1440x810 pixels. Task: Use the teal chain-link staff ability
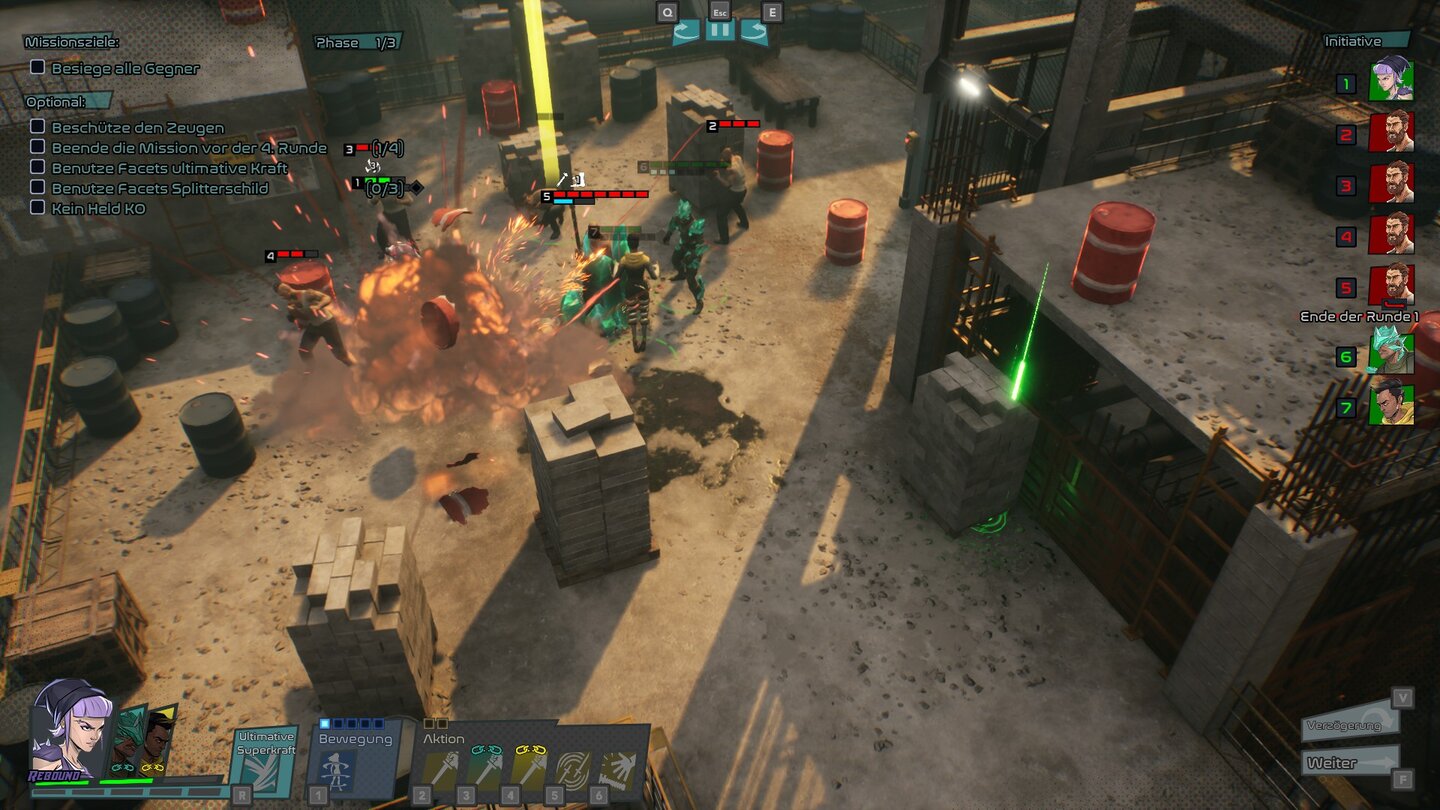(x=486, y=769)
